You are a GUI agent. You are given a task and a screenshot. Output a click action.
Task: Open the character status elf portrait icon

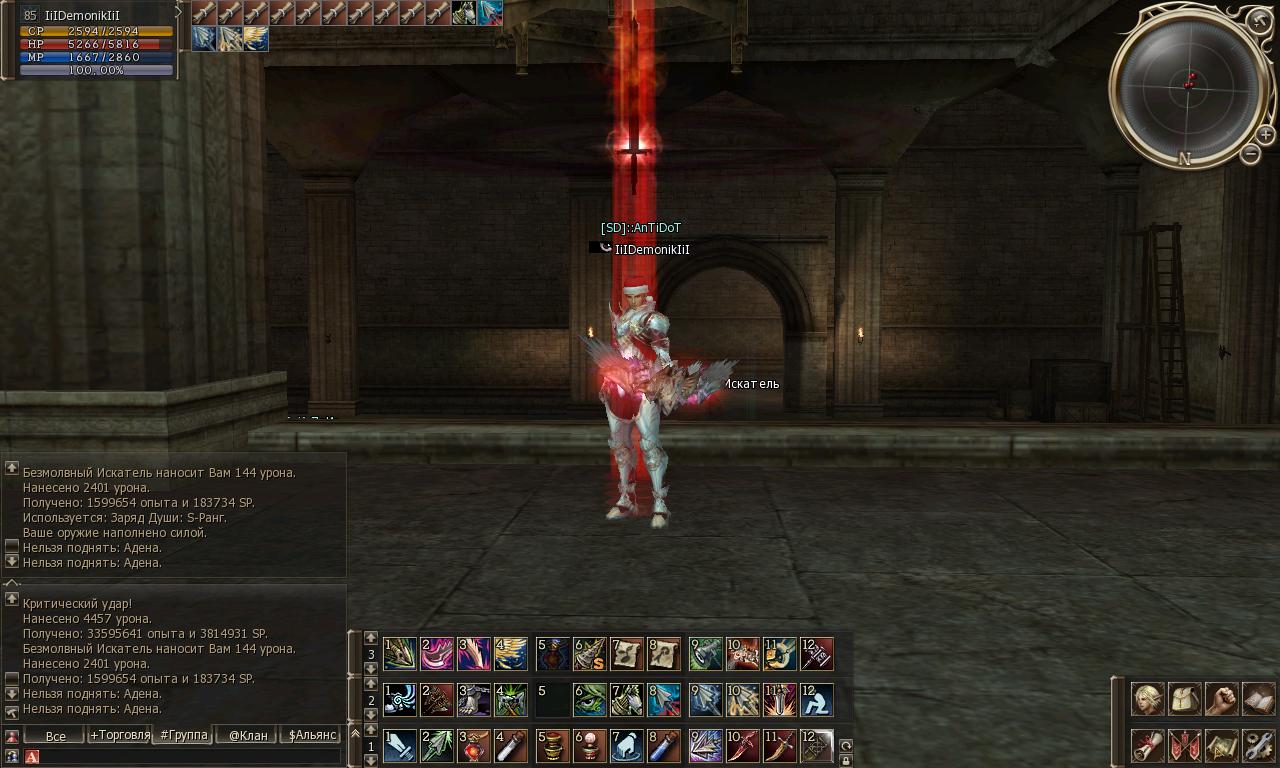click(x=1148, y=699)
